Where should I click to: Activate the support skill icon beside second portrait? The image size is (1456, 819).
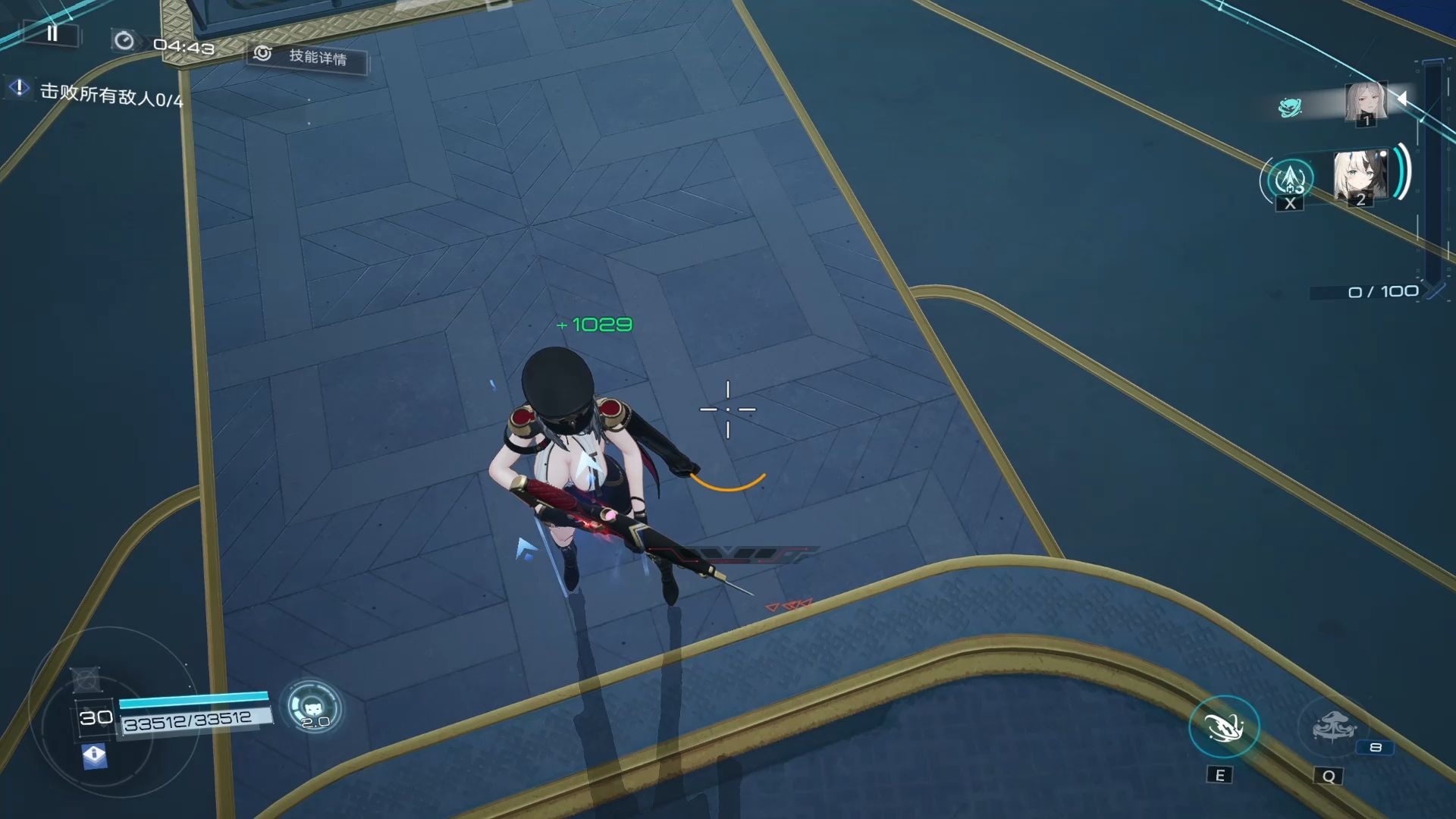pyautogui.click(x=1290, y=180)
